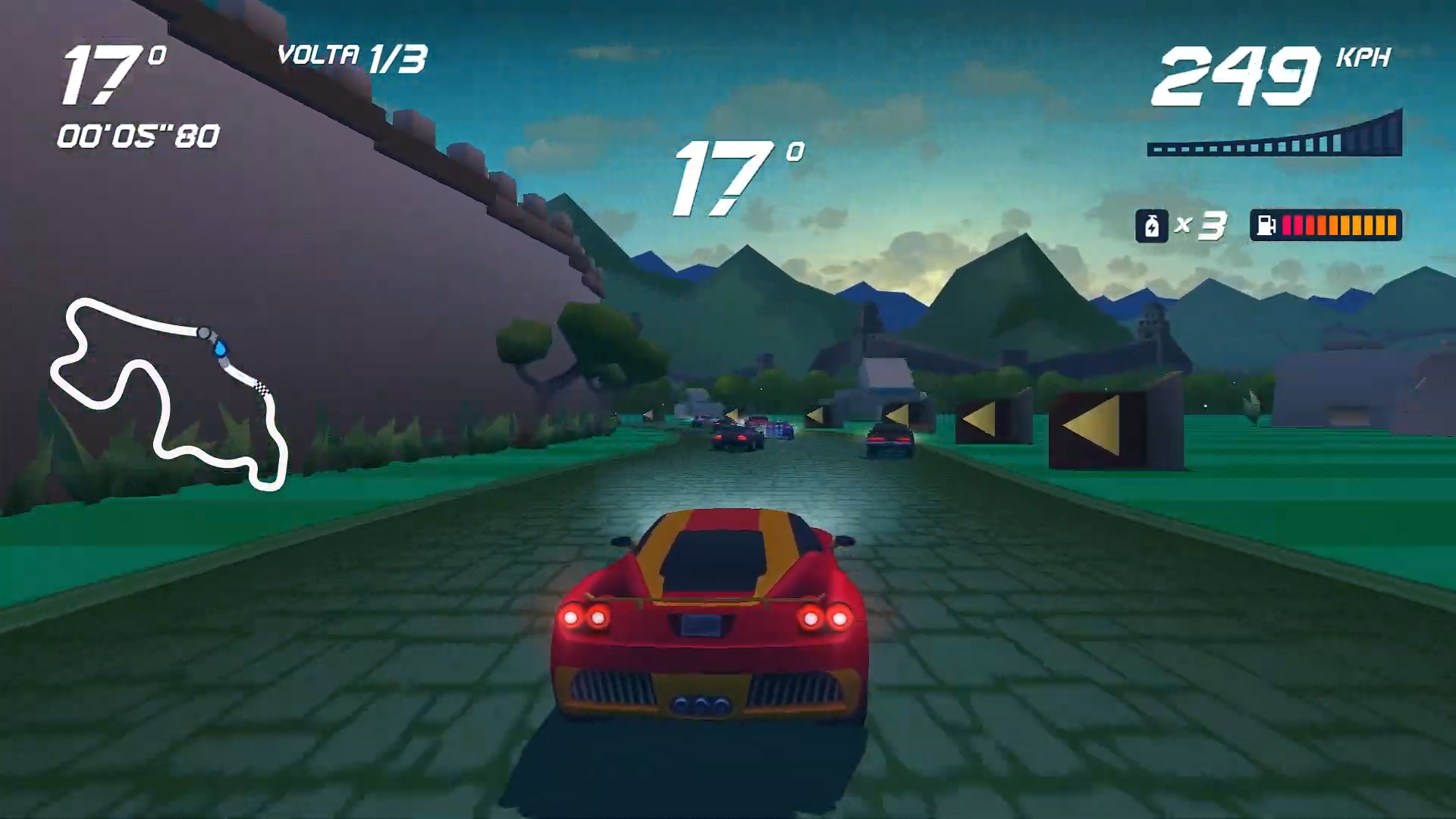Image resolution: width=1456 pixels, height=819 pixels.
Task: Select the fuel pump icon
Action: point(1265,224)
